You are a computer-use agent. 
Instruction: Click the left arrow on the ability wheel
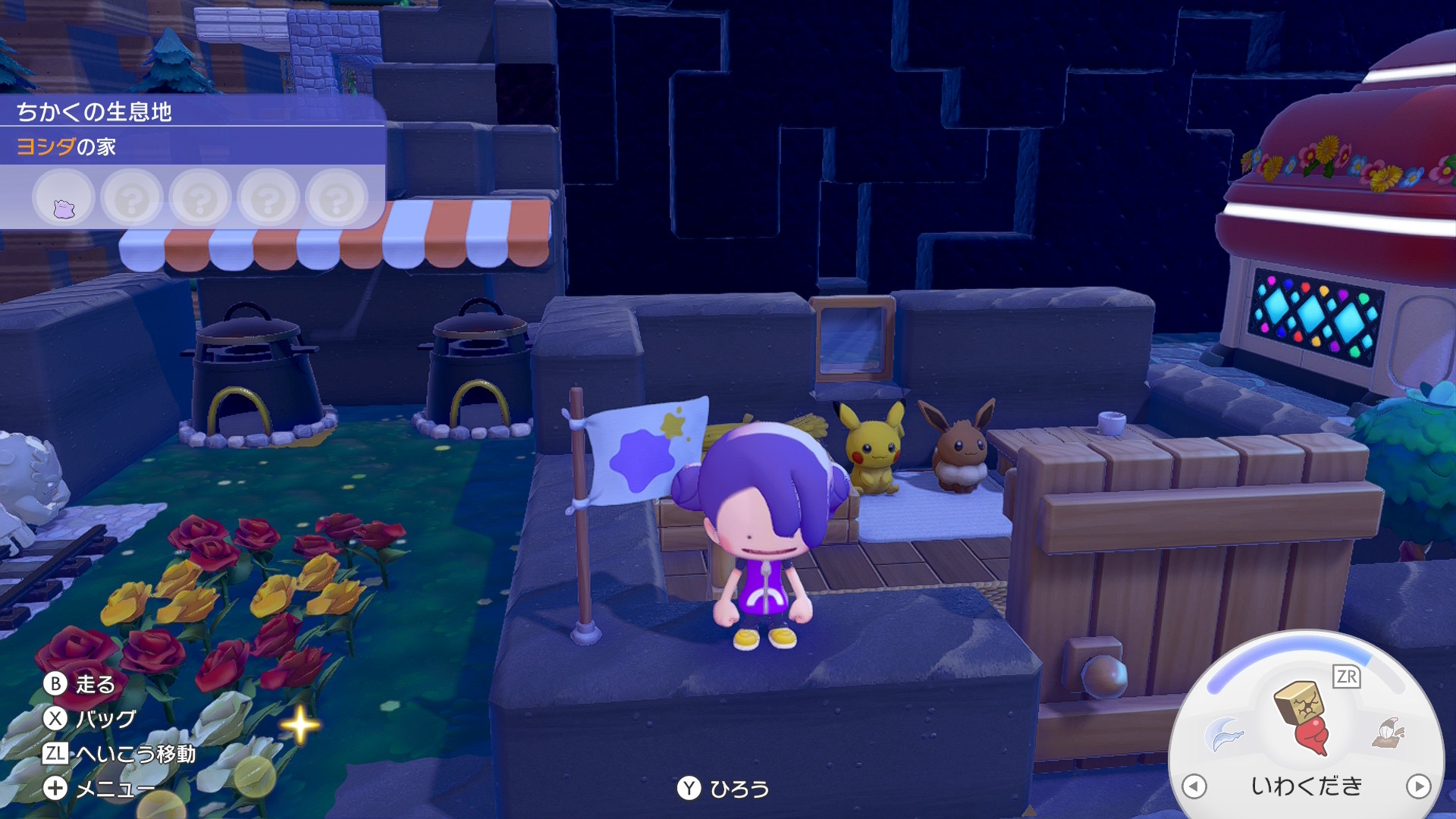[x=1194, y=786]
